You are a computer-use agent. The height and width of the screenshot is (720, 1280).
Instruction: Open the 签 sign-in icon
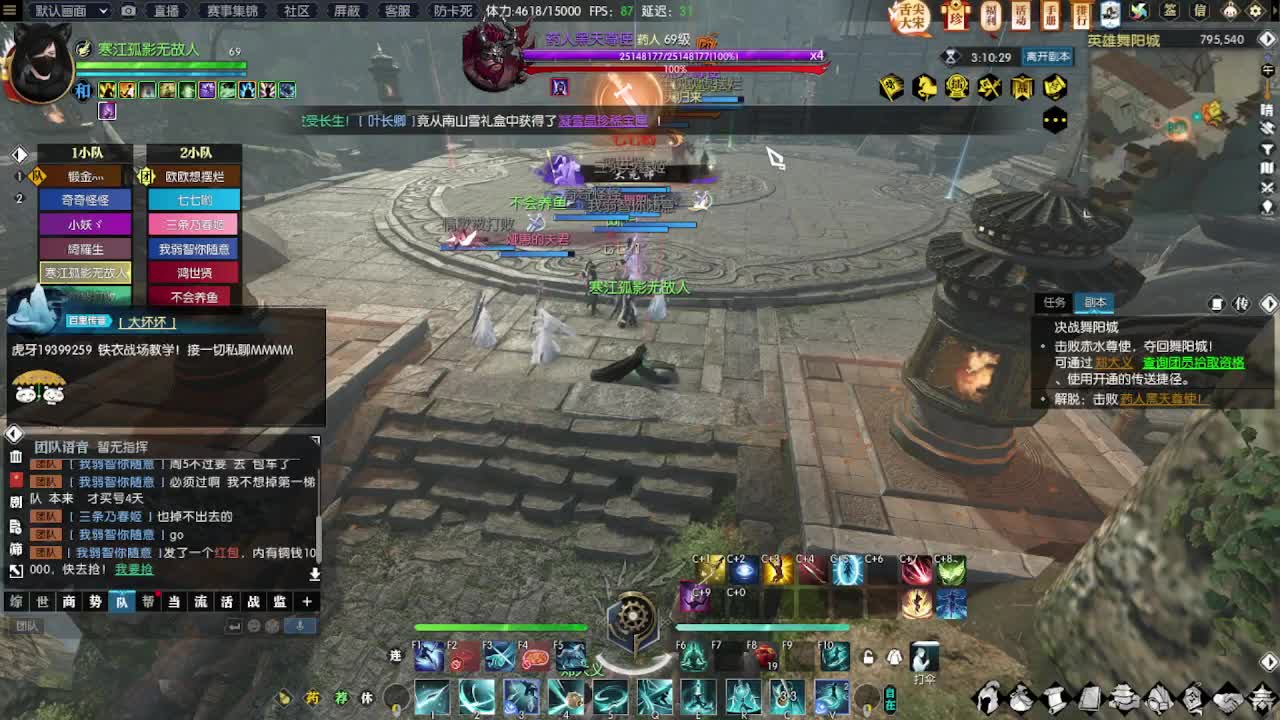pos(1168,12)
